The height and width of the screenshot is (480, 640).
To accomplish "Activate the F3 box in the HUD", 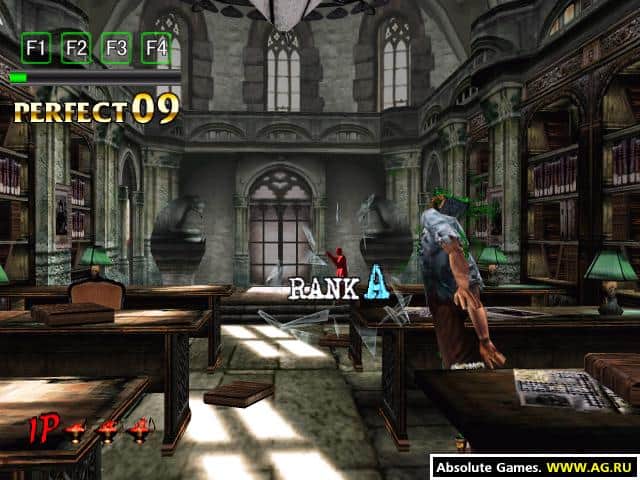I will pos(116,48).
